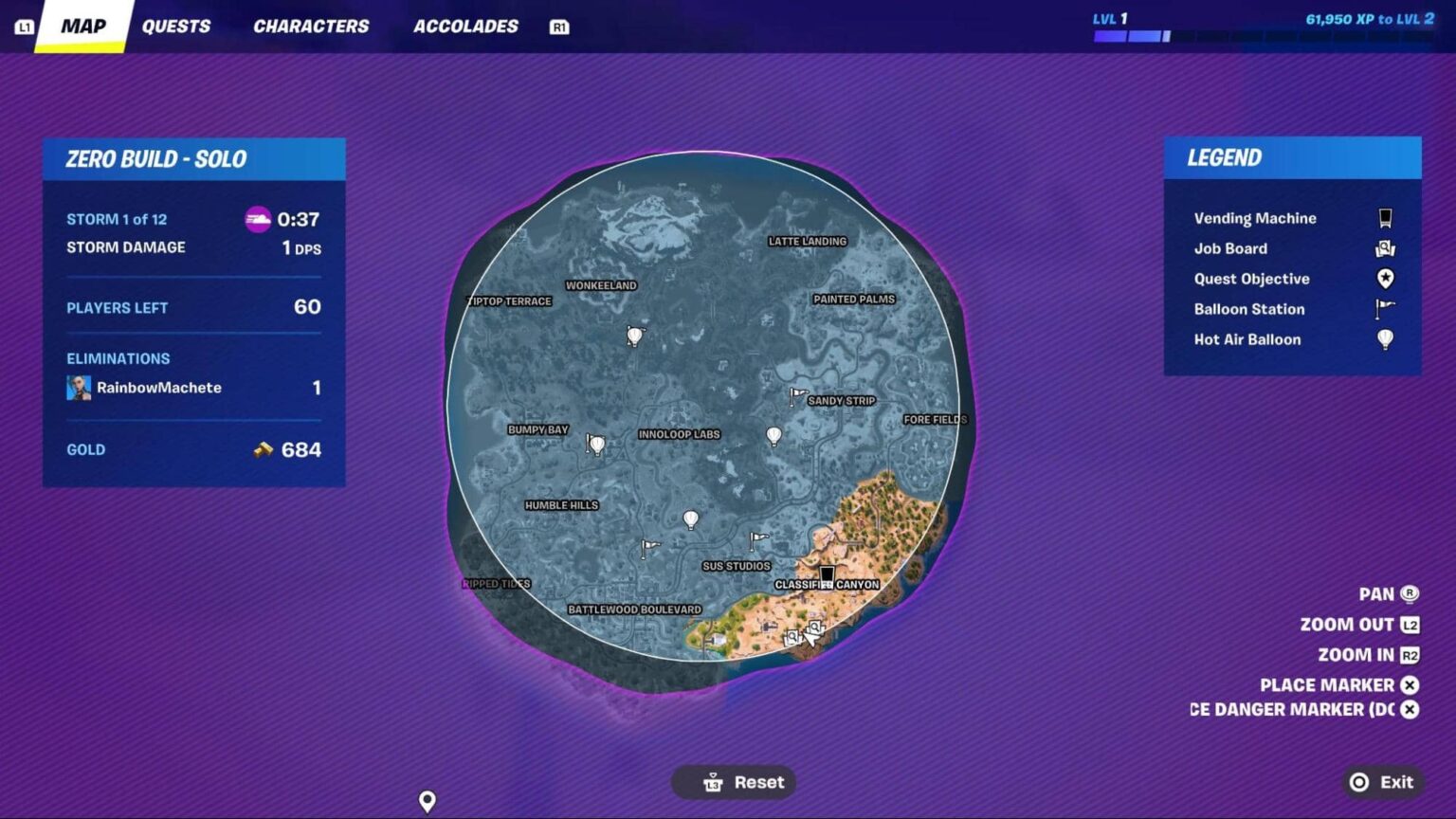This screenshot has width=1456, height=819.
Task: Click the hot air balloon marker near Bumpy Bay
Action: pos(597,442)
